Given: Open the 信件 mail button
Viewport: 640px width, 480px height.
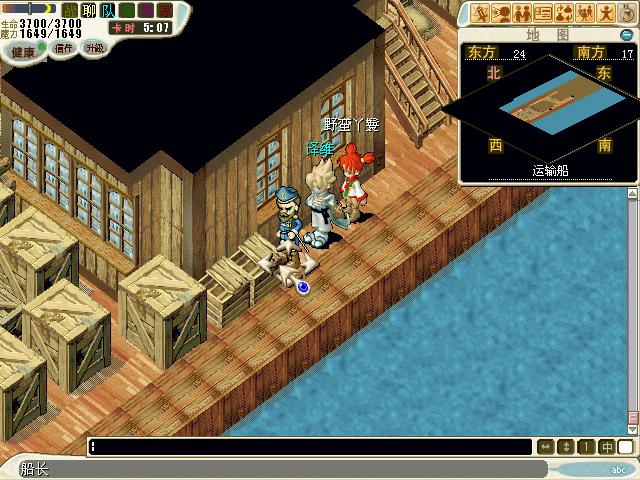Looking at the screenshot, I should [64, 47].
